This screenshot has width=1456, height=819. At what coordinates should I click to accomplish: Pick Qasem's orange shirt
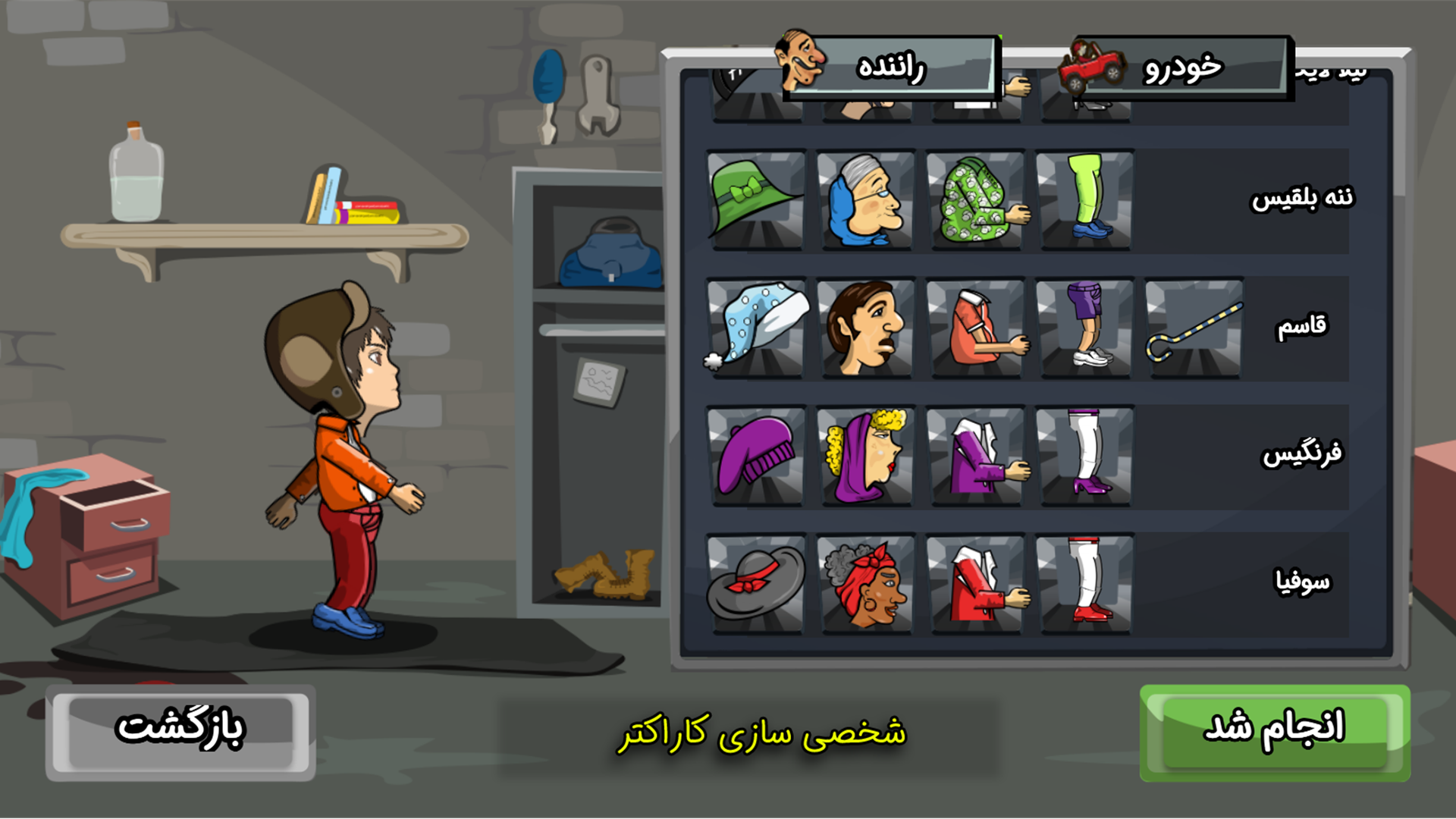(976, 328)
